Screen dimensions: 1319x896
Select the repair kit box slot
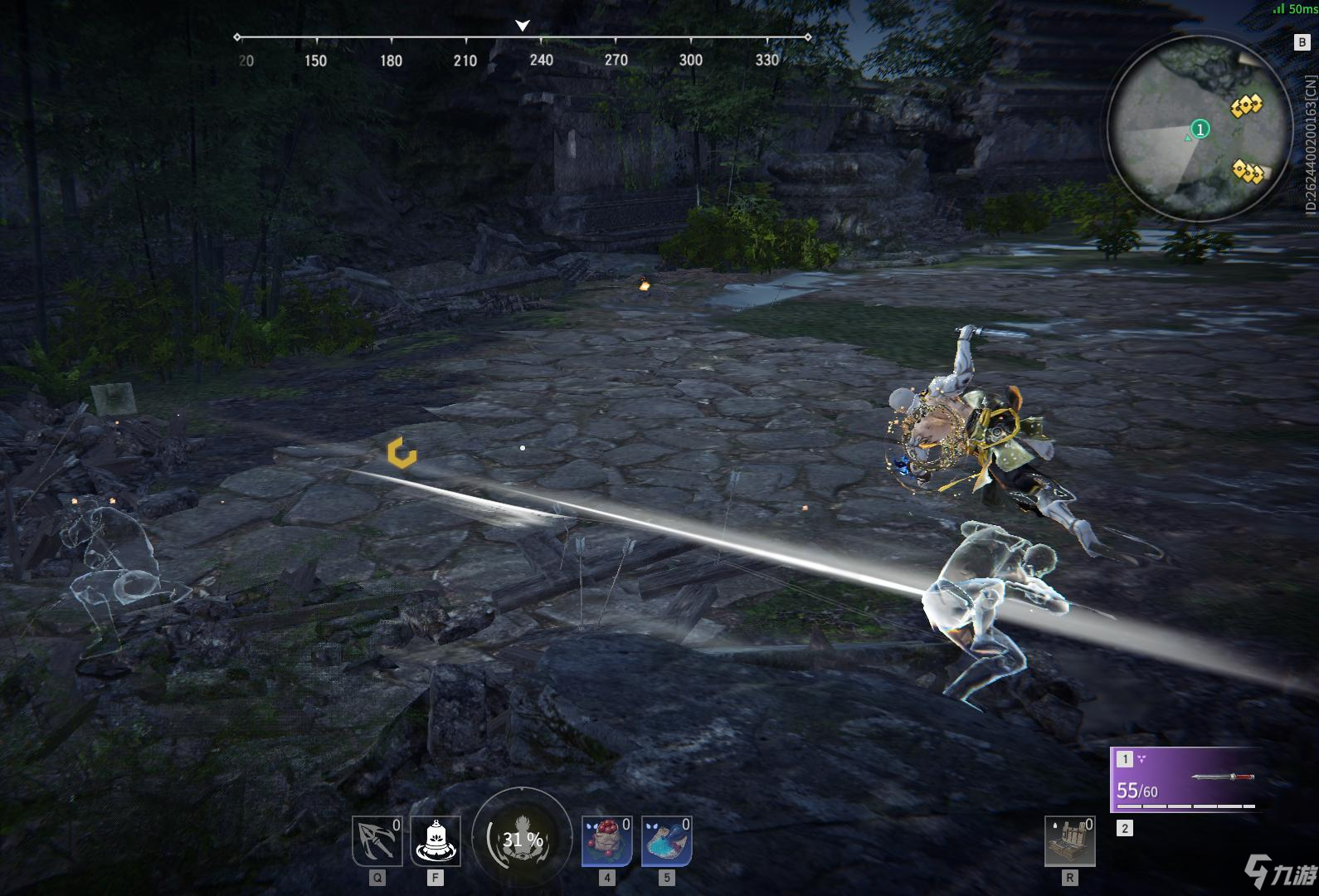tap(1070, 840)
